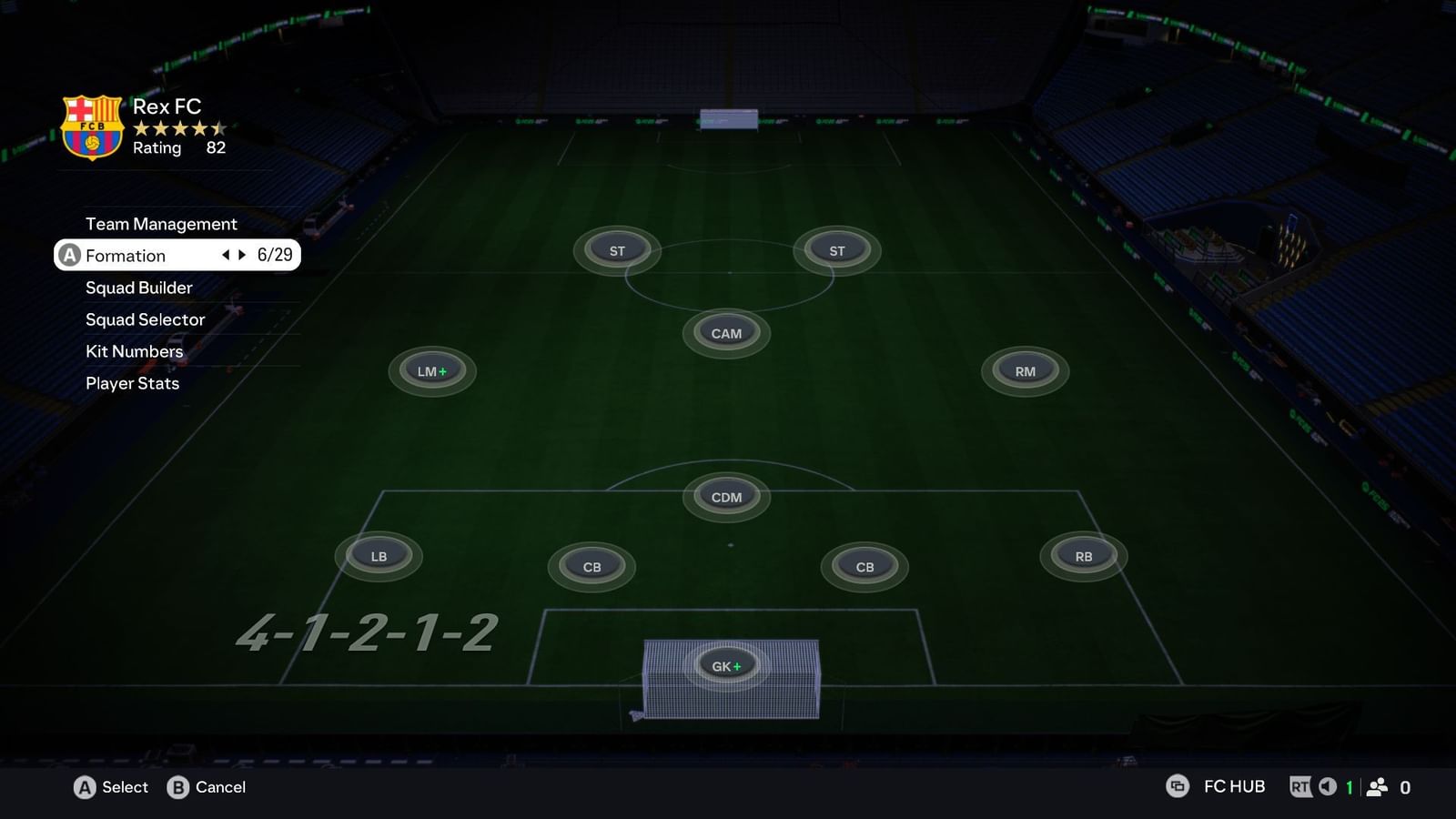The width and height of the screenshot is (1456, 819).
Task: Click the left arrow to view previous formation
Action: (225, 256)
